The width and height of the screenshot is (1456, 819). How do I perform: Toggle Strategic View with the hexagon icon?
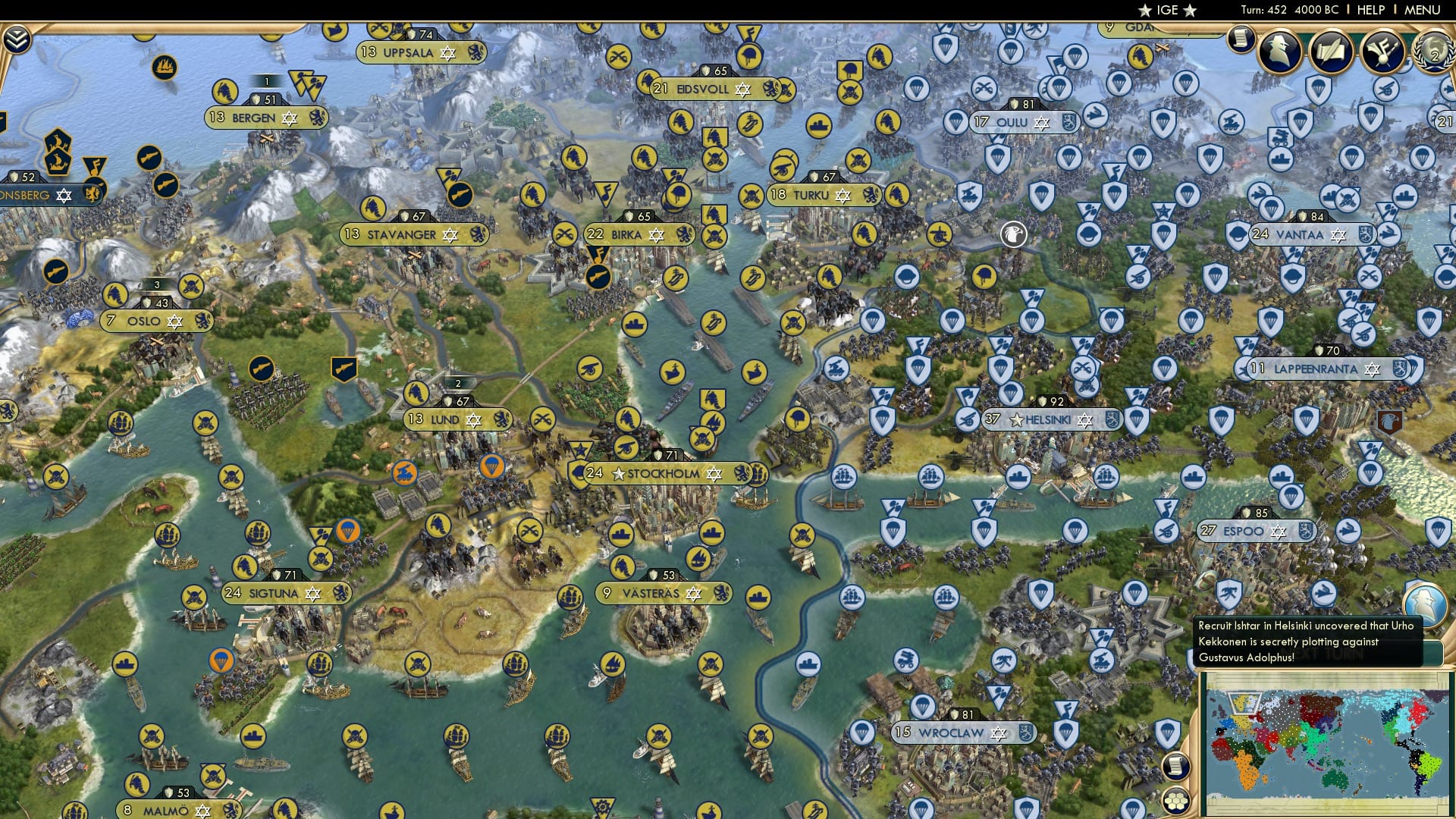pos(1175,801)
